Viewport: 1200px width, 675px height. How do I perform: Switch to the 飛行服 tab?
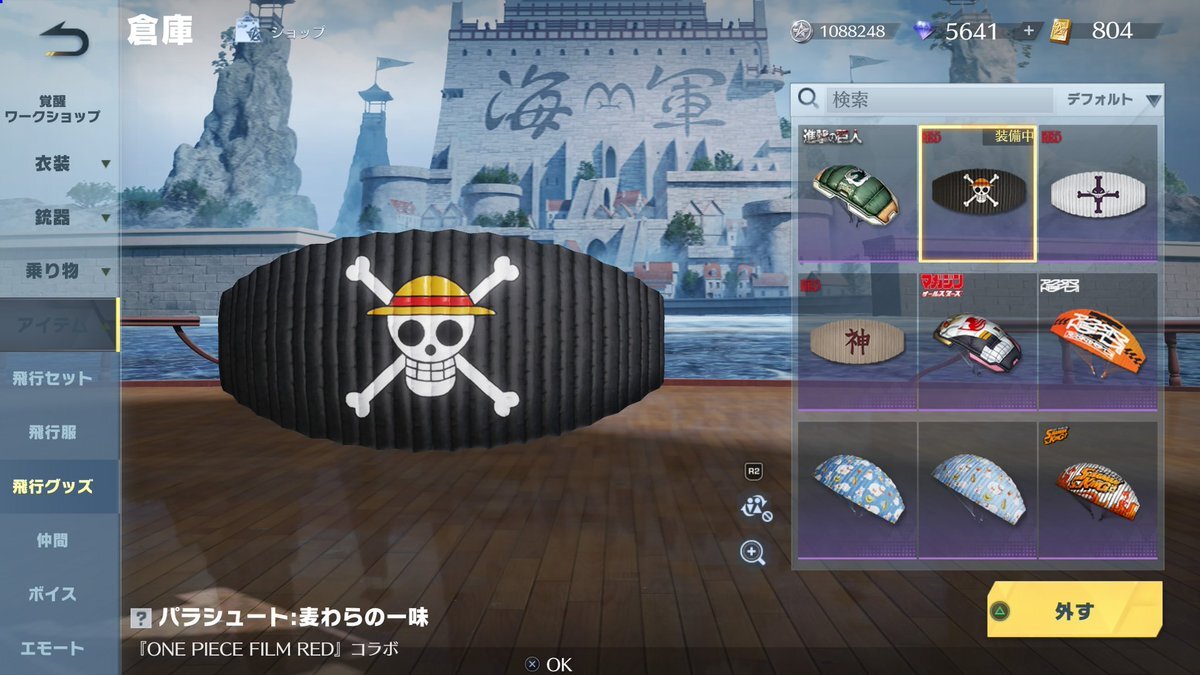coord(53,433)
